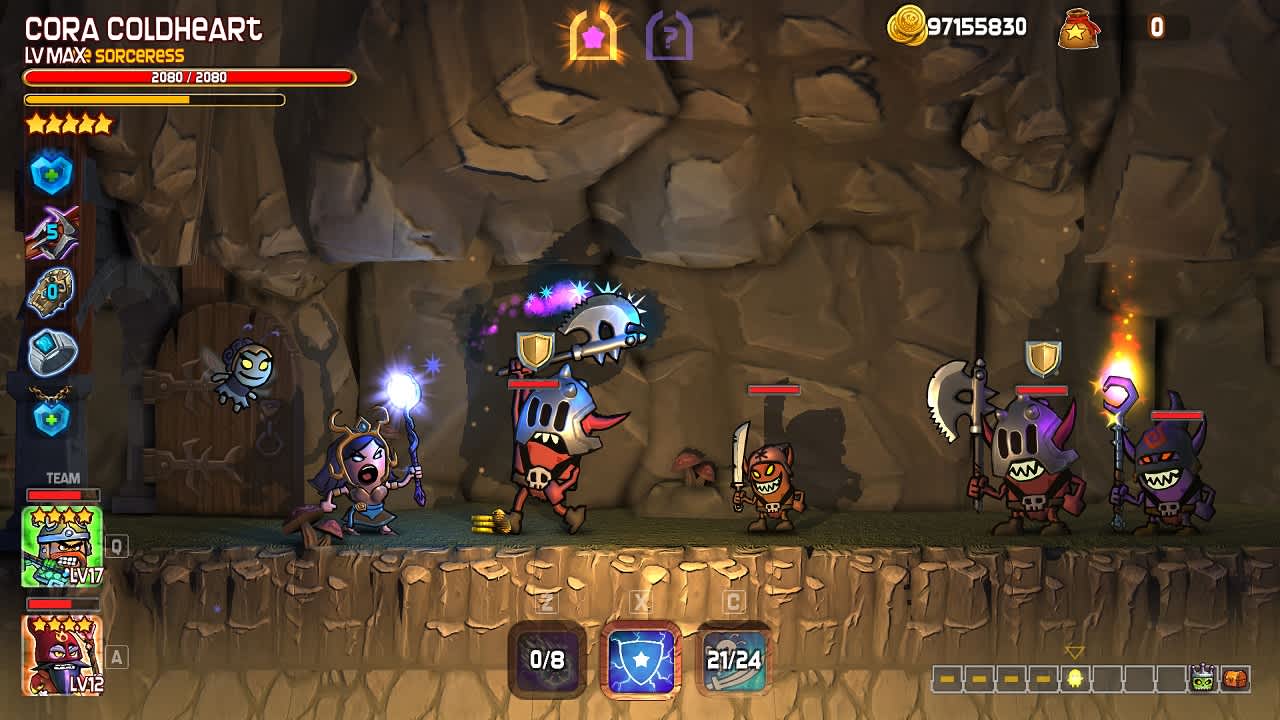This screenshot has width=1280, height=720.
Task: Select the blue shield health skill icon
Action: [x=52, y=172]
